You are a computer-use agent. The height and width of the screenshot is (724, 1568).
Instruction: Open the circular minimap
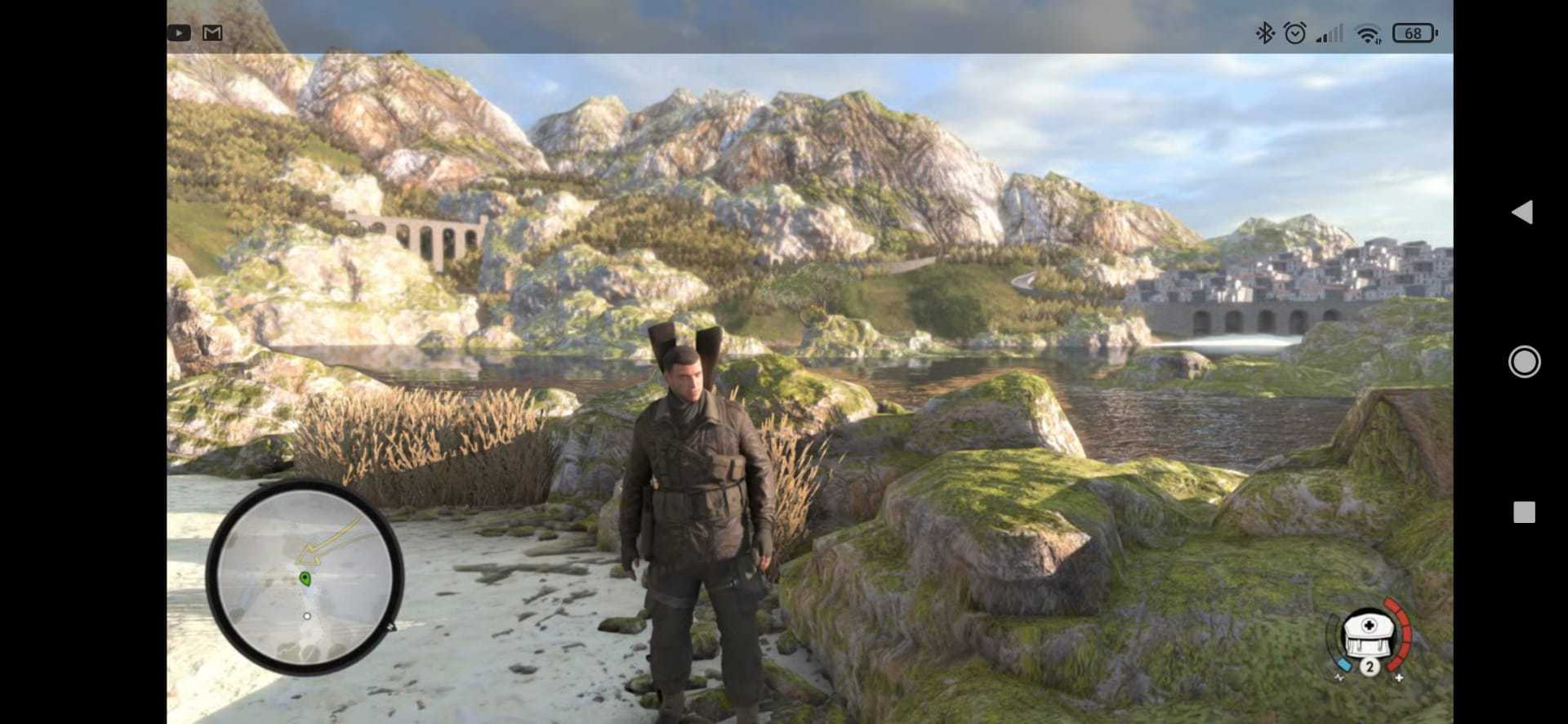pos(305,577)
